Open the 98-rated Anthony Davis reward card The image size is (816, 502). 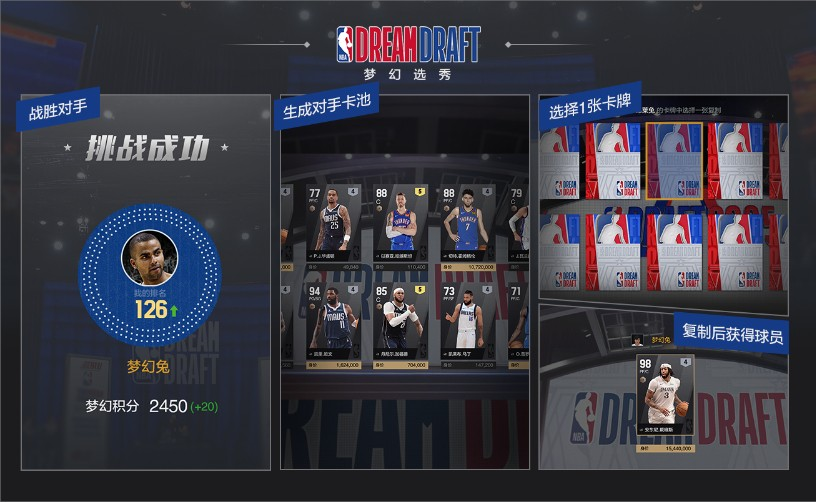(x=664, y=396)
